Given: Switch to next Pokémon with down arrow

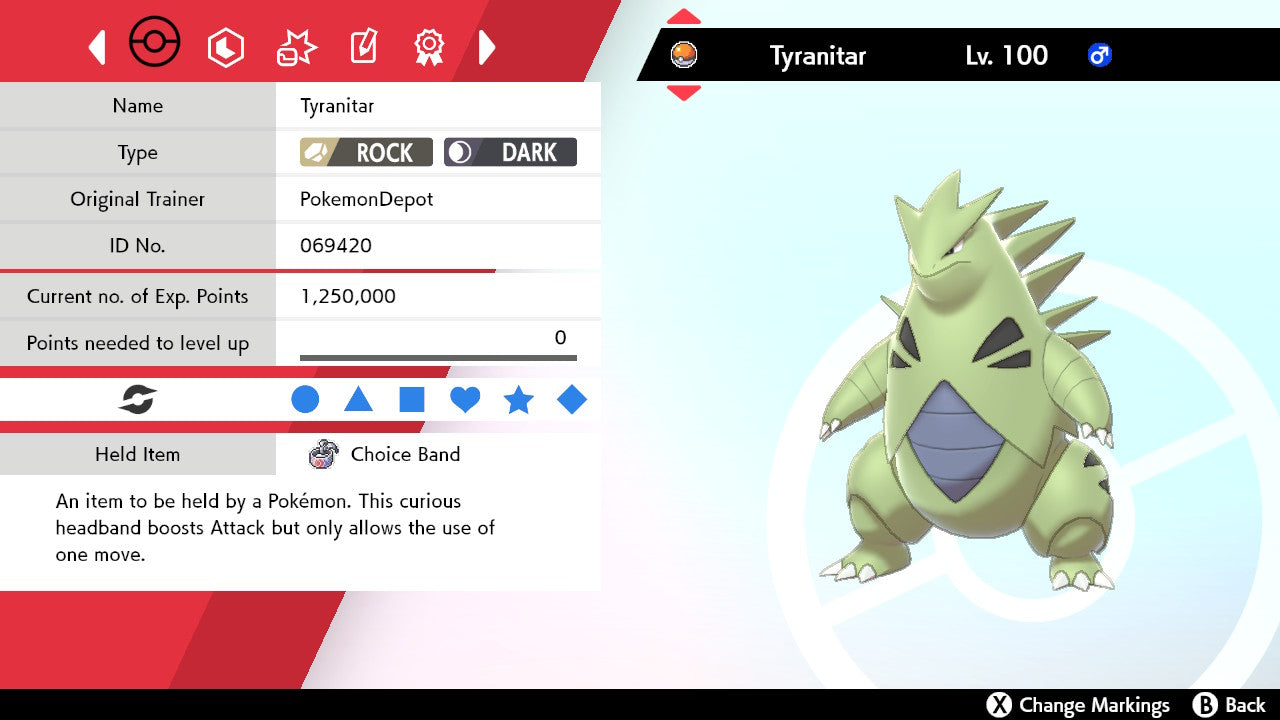Looking at the screenshot, I should click(x=683, y=93).
